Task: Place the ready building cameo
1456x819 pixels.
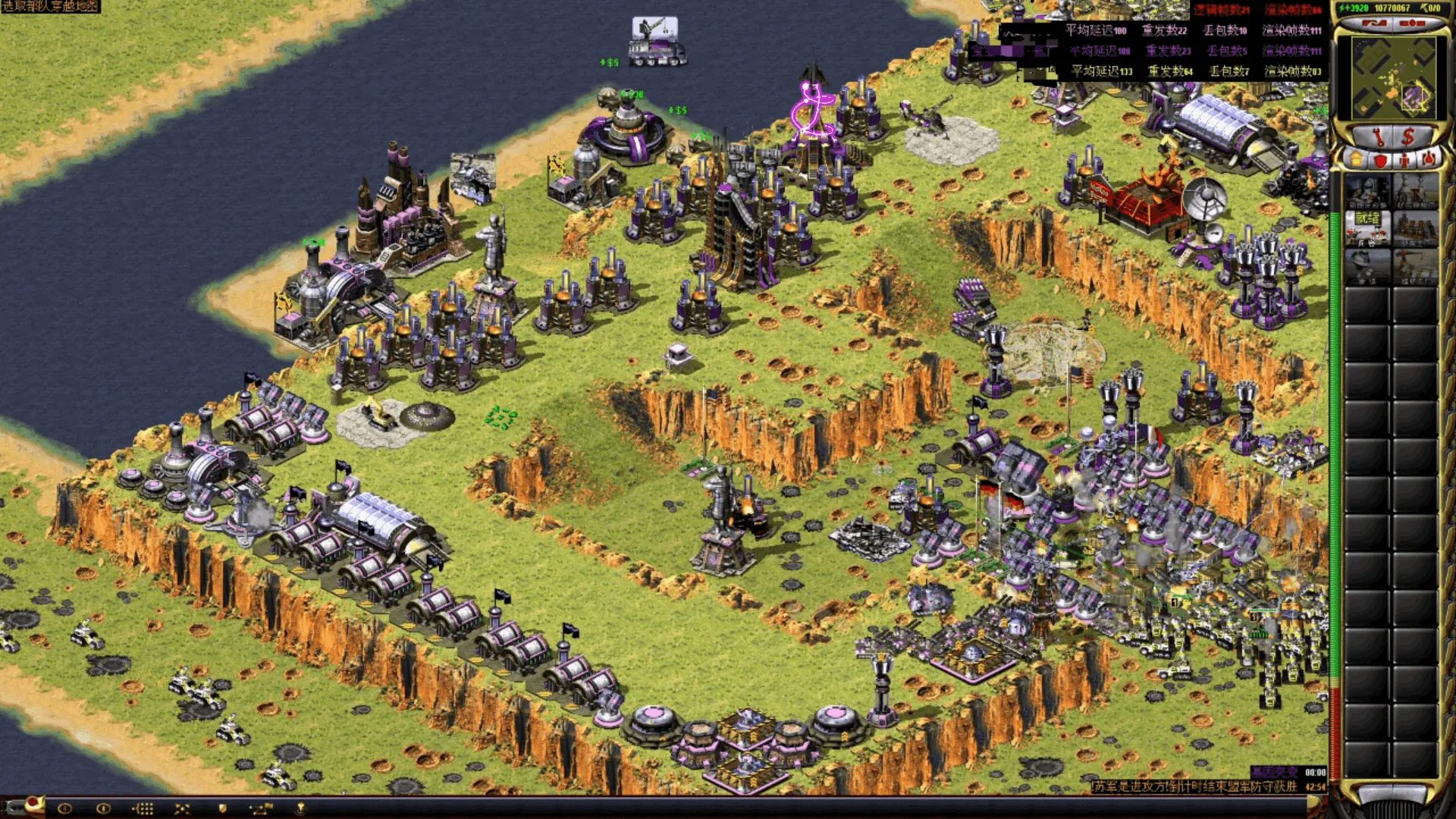Action: pos(1367,228)
